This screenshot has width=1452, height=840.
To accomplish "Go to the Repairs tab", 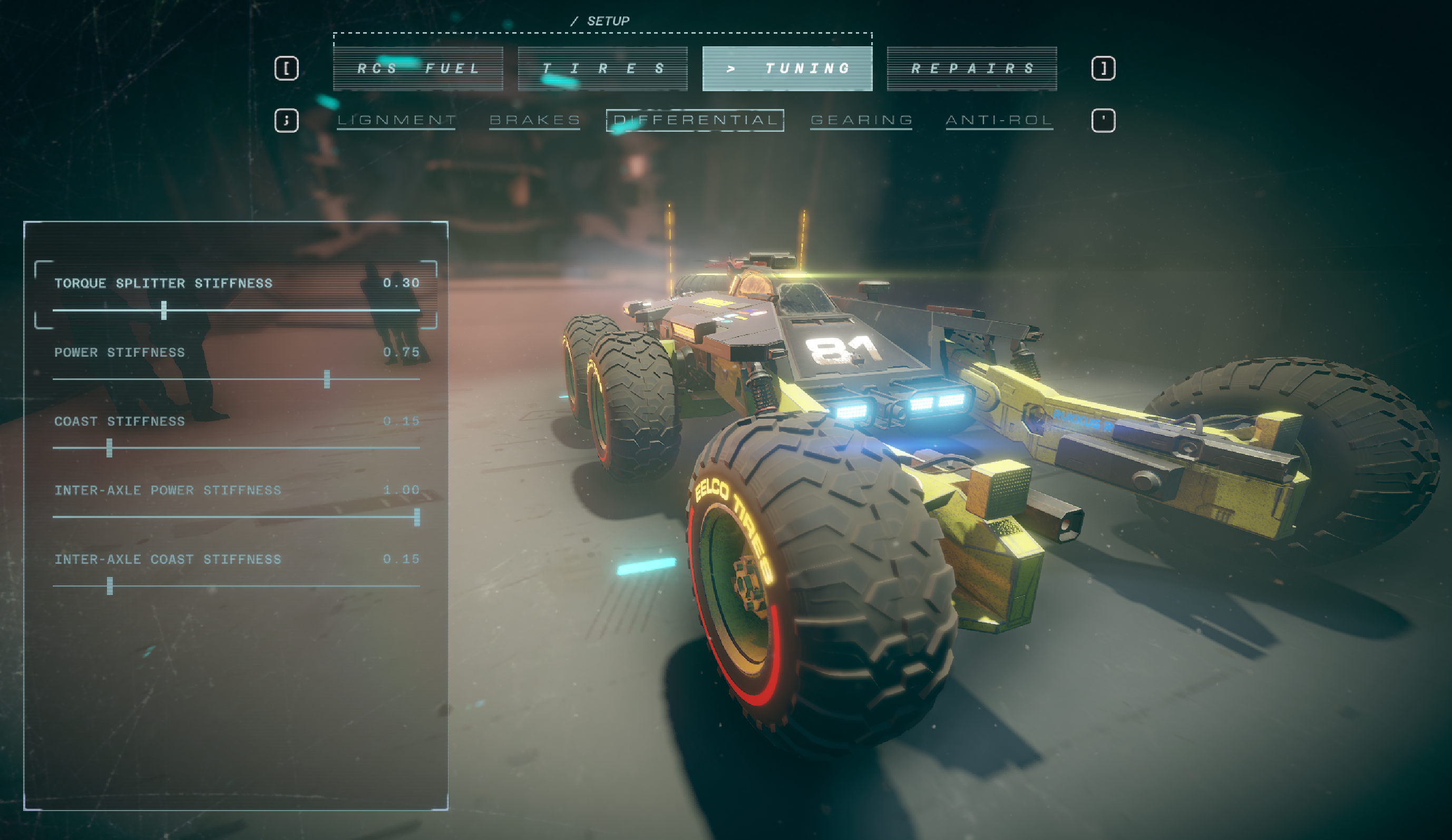I will point(971,69).
